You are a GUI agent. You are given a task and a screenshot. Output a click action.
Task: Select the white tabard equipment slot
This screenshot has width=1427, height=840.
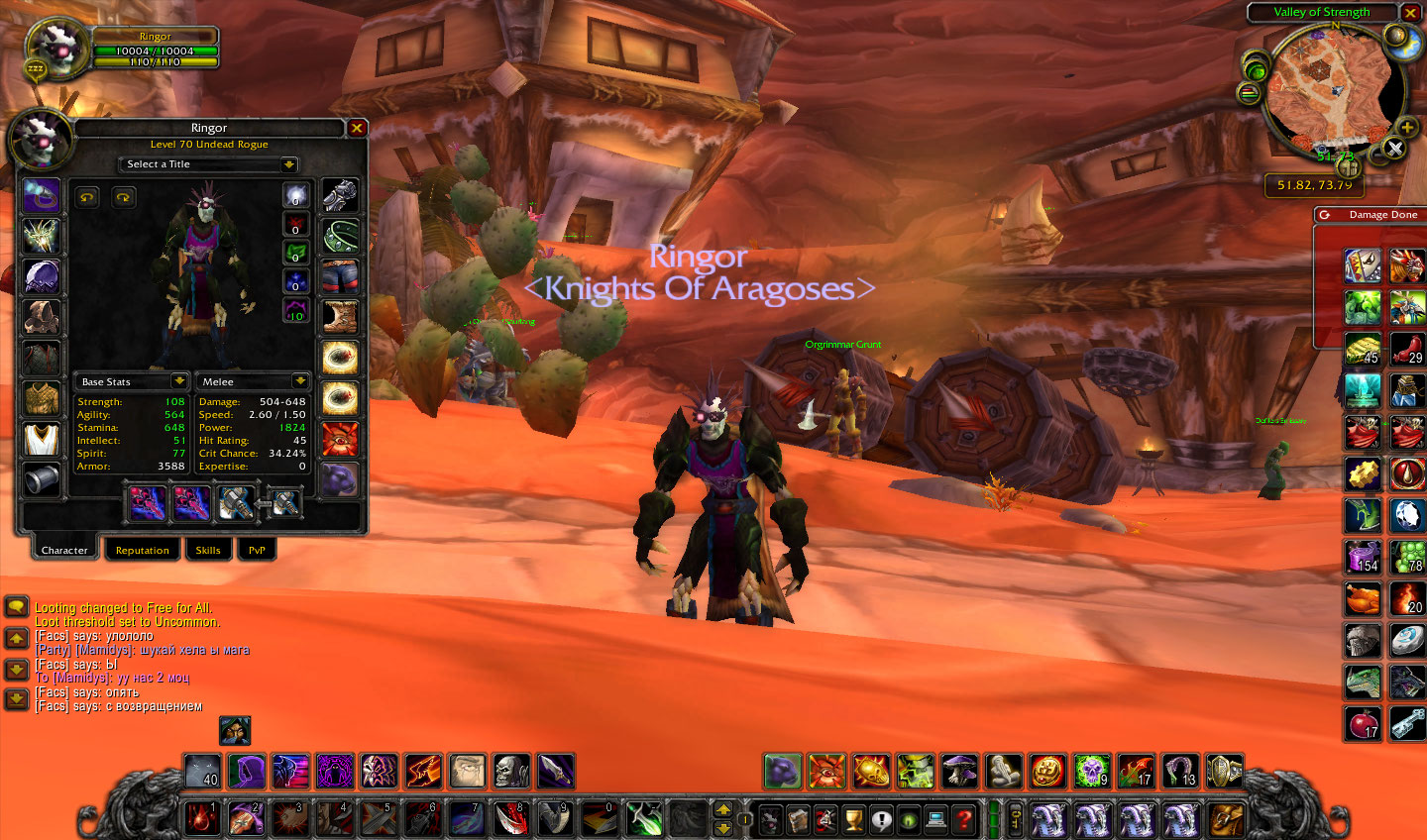coord(42,439)
